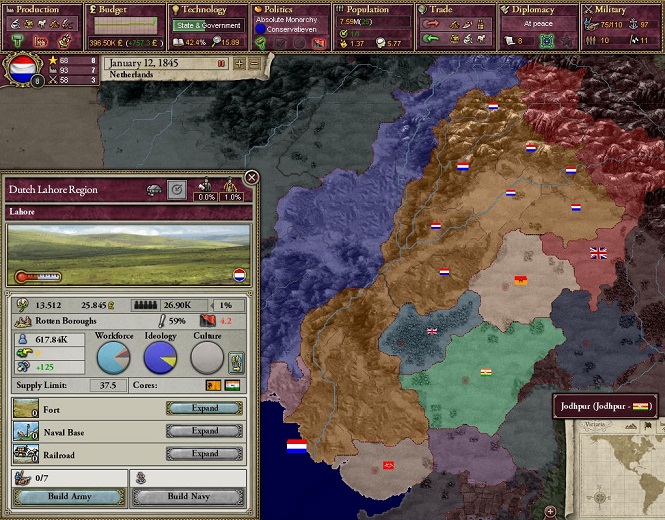Open the Production tab

41,10
